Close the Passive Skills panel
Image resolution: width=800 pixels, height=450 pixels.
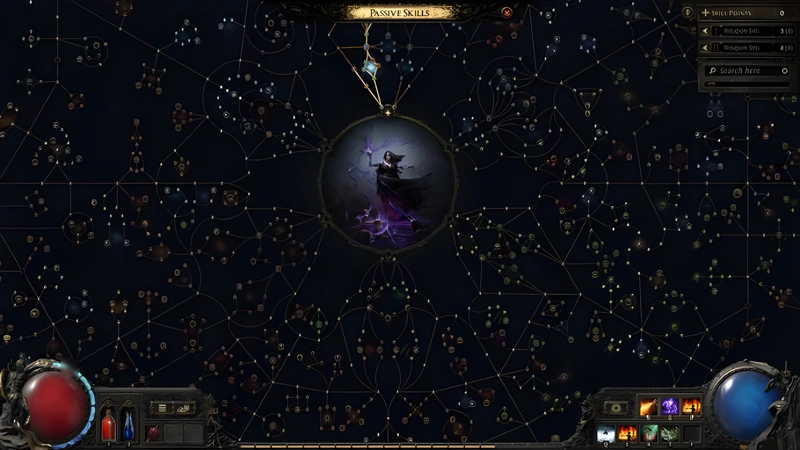[x=507, y=12]
